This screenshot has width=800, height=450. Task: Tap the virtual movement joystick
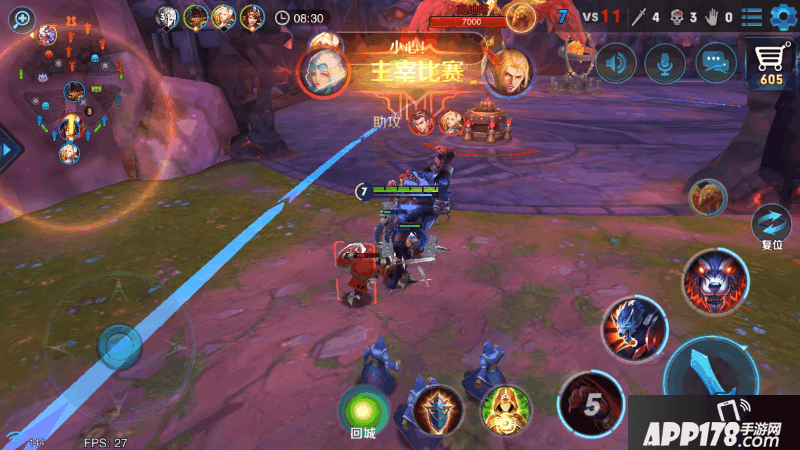point(122,347)
